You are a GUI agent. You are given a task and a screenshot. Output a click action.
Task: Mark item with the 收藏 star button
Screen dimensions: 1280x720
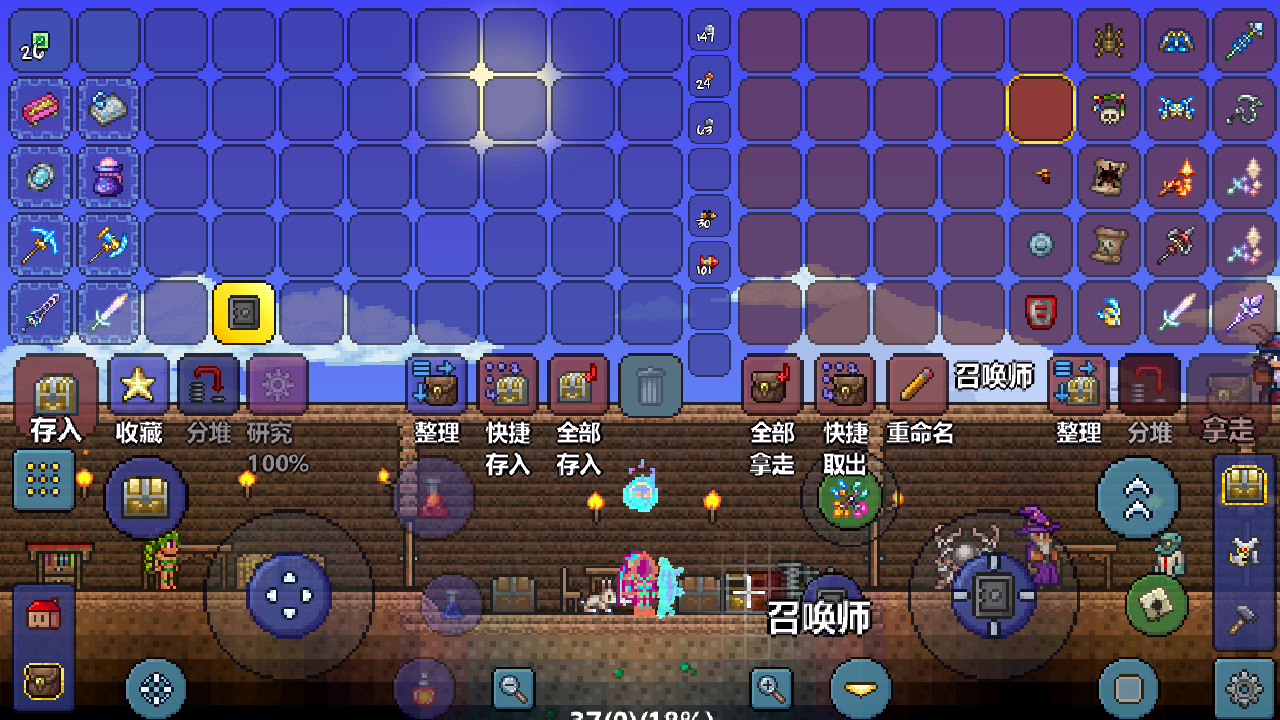[x=139, y=386]
